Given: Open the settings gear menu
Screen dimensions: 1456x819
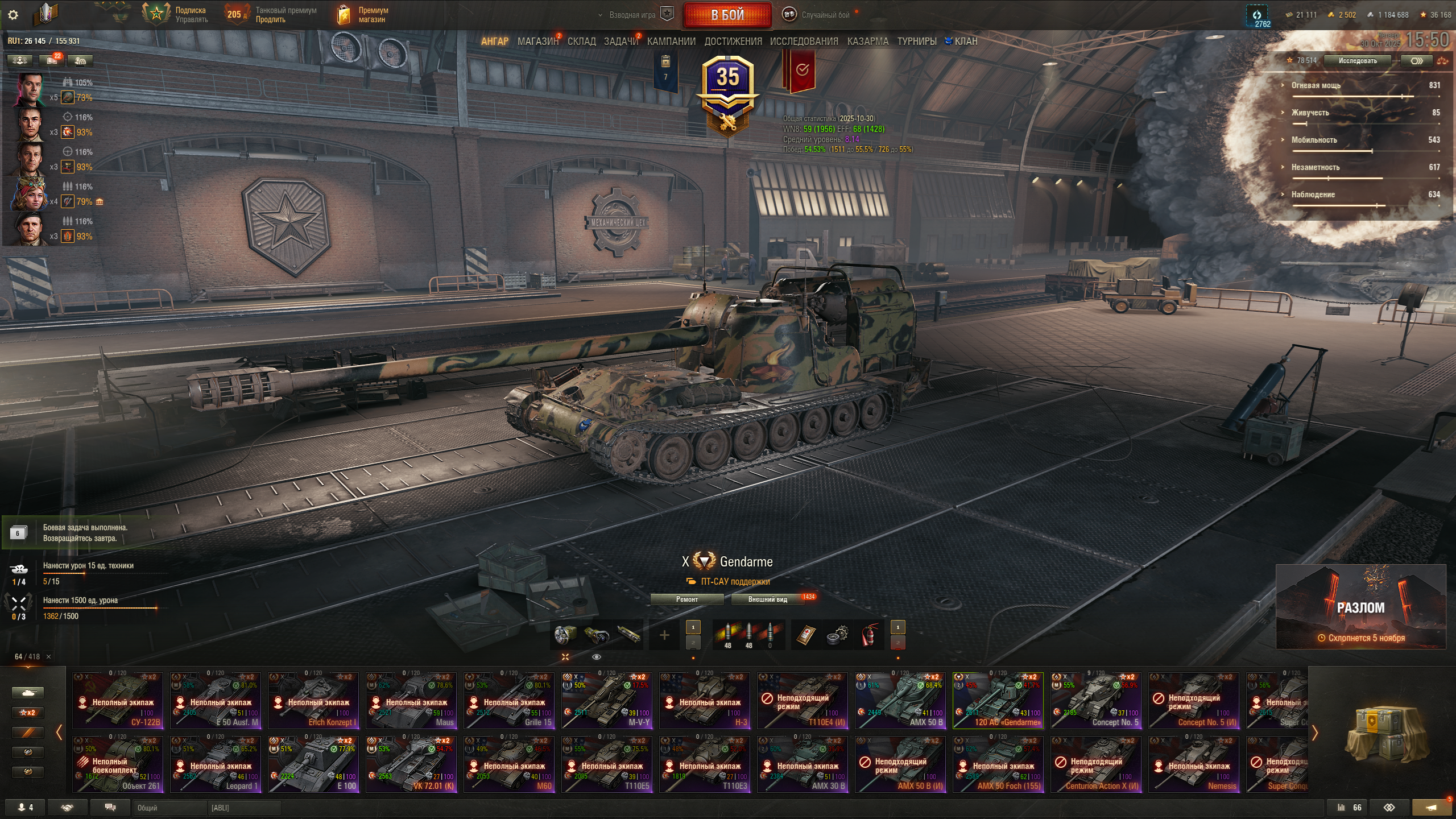Looking at the screenshot, I should 13,15.
